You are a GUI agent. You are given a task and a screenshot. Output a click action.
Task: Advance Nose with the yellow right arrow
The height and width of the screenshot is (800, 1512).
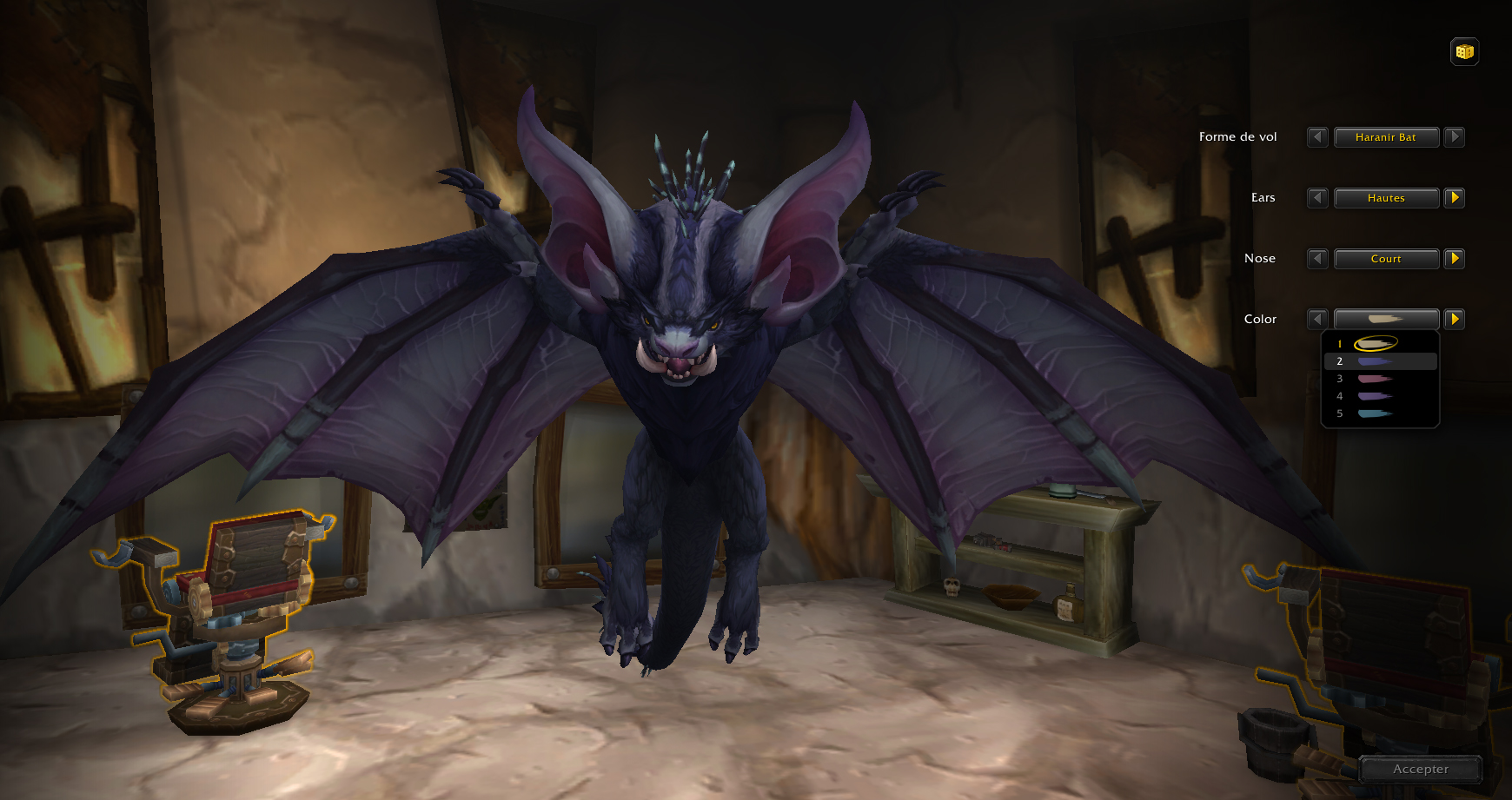pyautogui.click(x=1456, y=259)
